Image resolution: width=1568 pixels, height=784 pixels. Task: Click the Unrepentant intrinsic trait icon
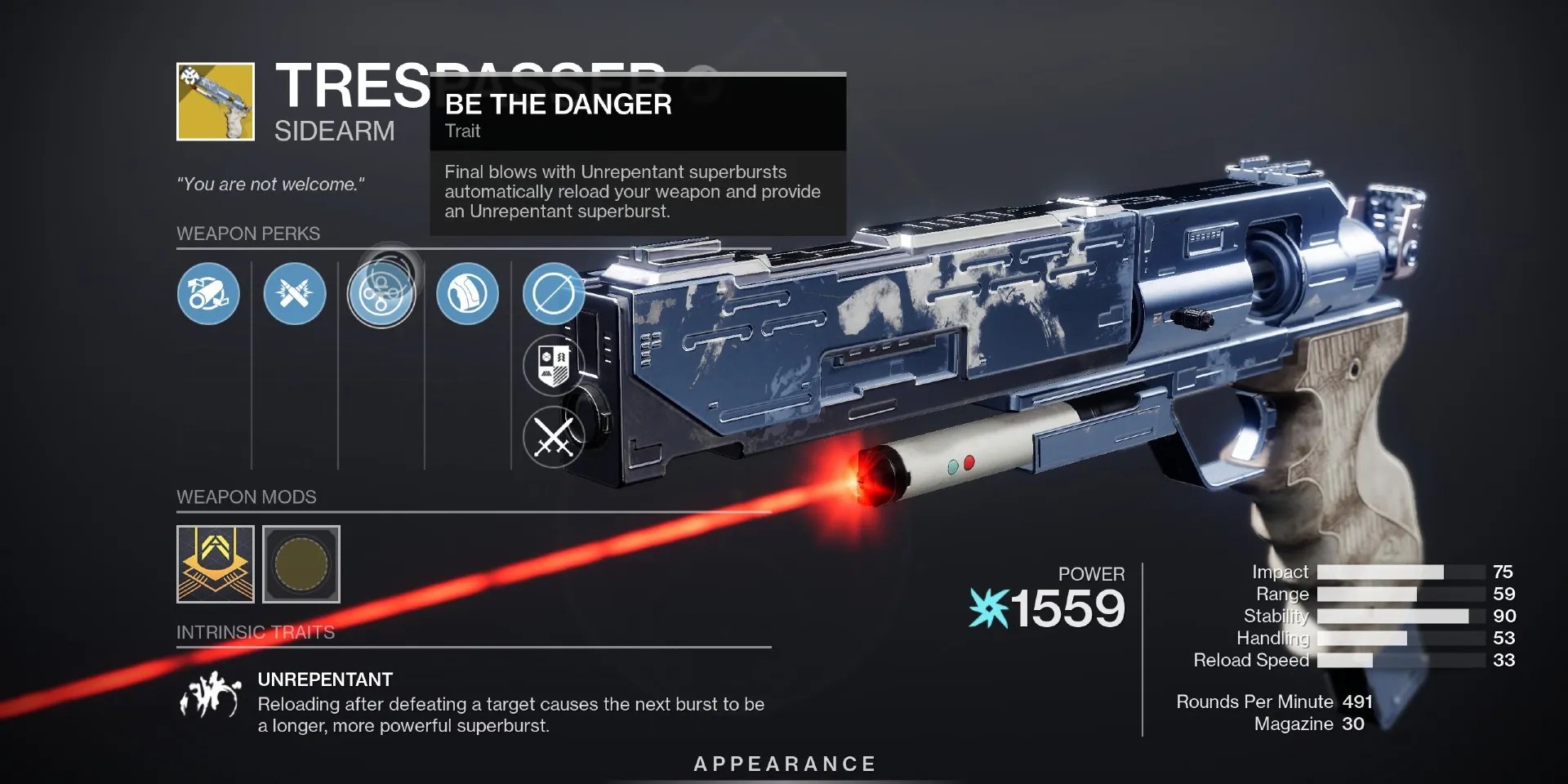[x=211, y=692]
